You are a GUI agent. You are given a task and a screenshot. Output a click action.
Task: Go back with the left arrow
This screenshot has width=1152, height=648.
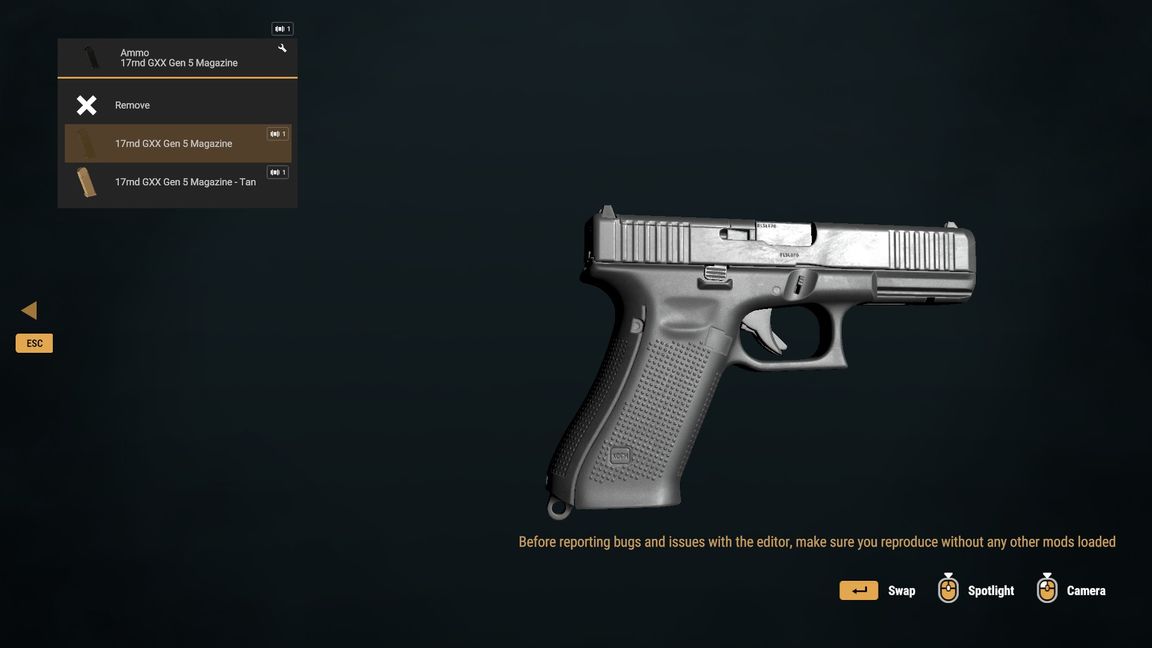[x=30, y=311]
